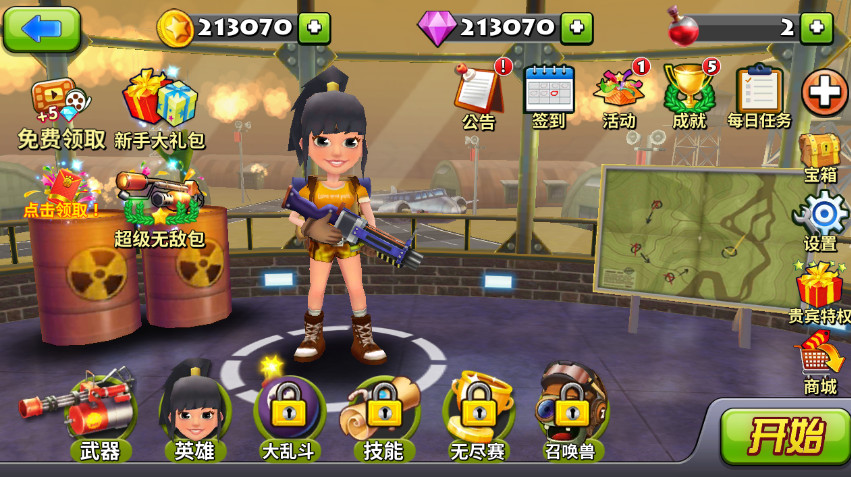The width and height of the screenshot is (851, 477).
Task: Click the orange round plus button
Action: coord(824,93)
